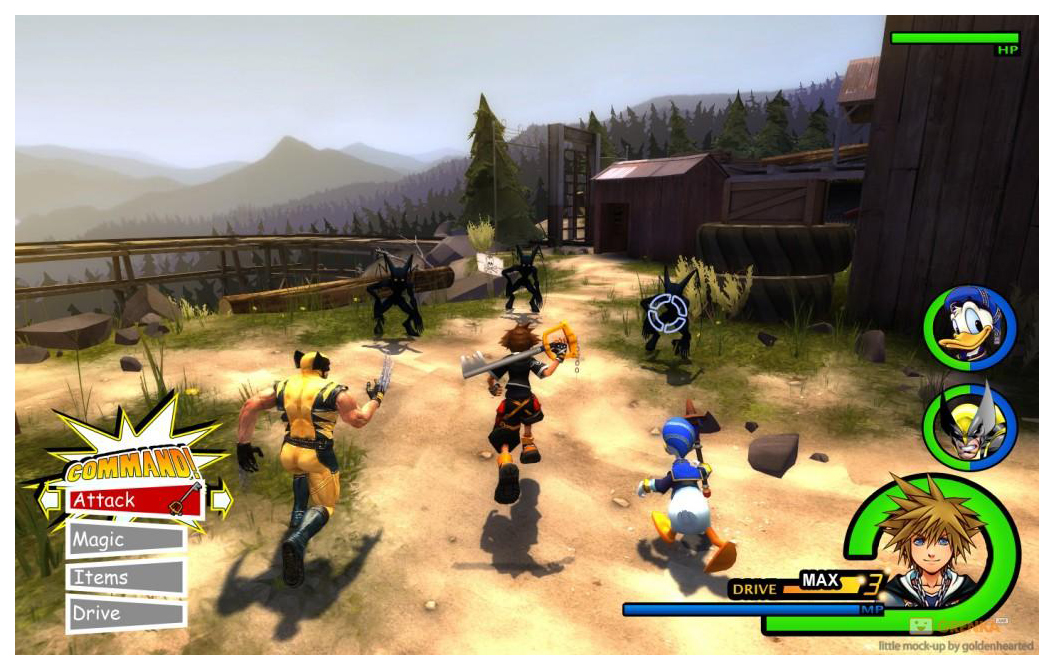Choose the Magic command
This screenshot has width=1054, height=670.
click(126, 540)
